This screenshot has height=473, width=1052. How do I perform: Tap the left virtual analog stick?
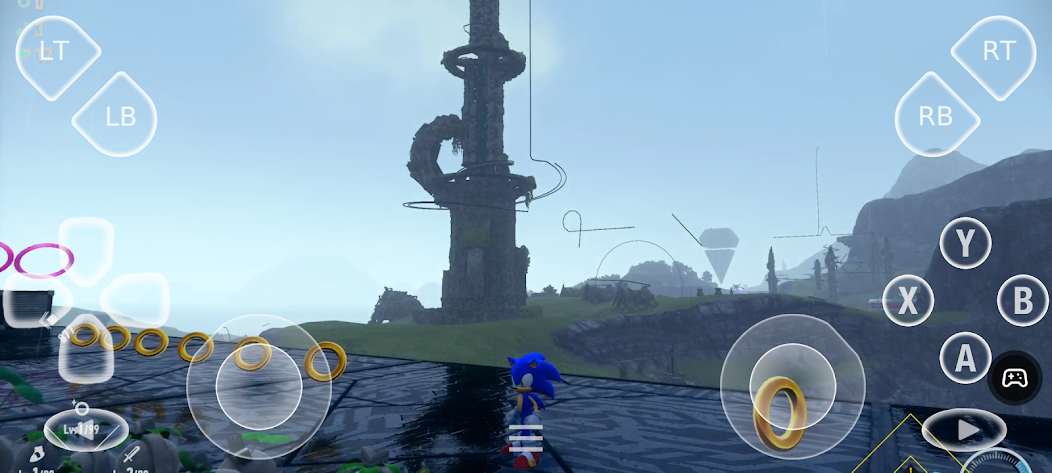pos(258,386)
